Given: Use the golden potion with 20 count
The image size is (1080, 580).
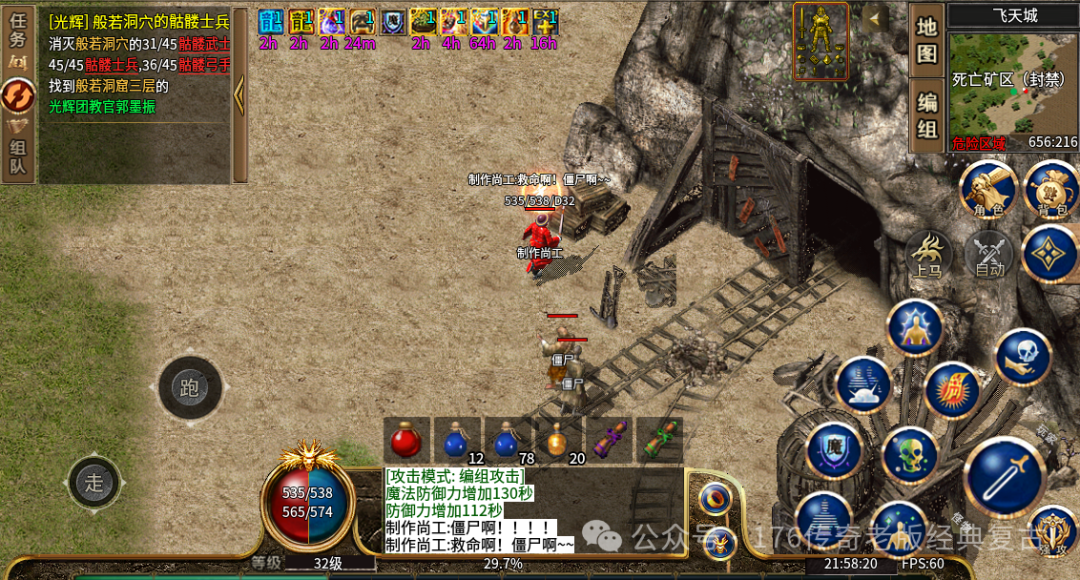Looking at the screenshot, I should coord(558,440).
